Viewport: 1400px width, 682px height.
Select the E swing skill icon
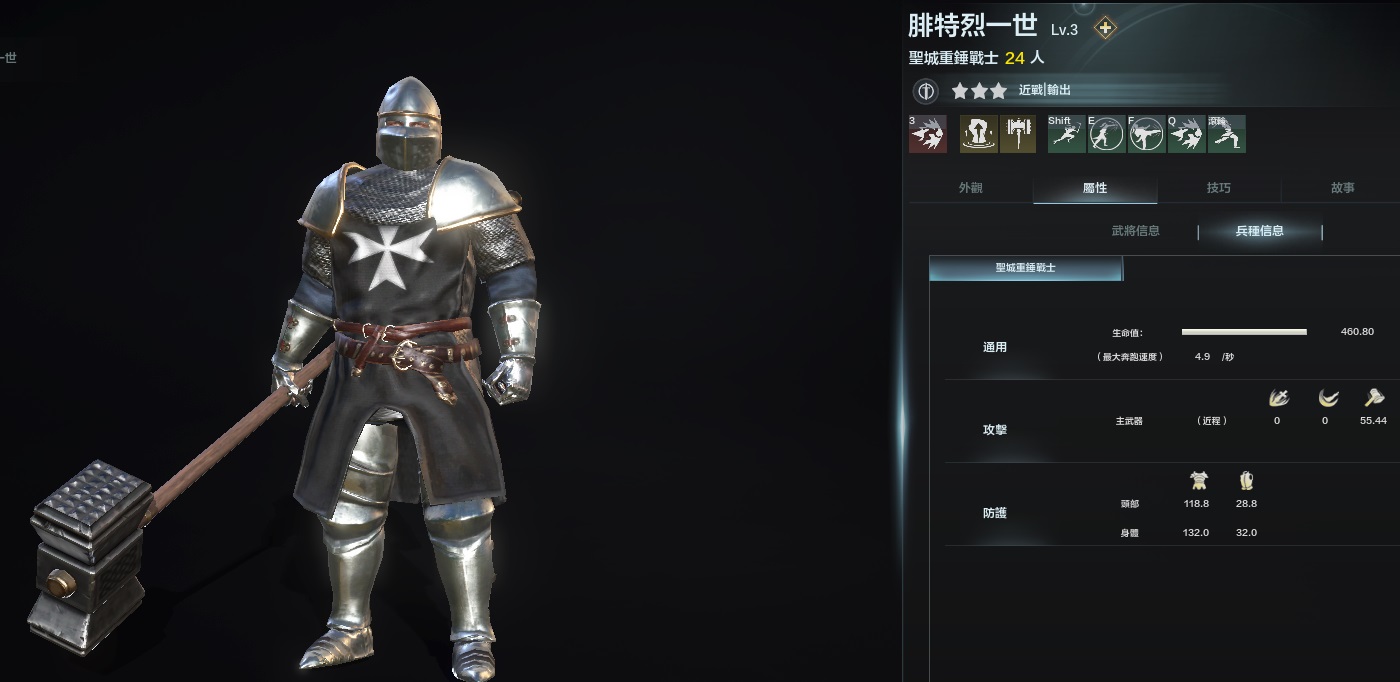(1106, 134)
